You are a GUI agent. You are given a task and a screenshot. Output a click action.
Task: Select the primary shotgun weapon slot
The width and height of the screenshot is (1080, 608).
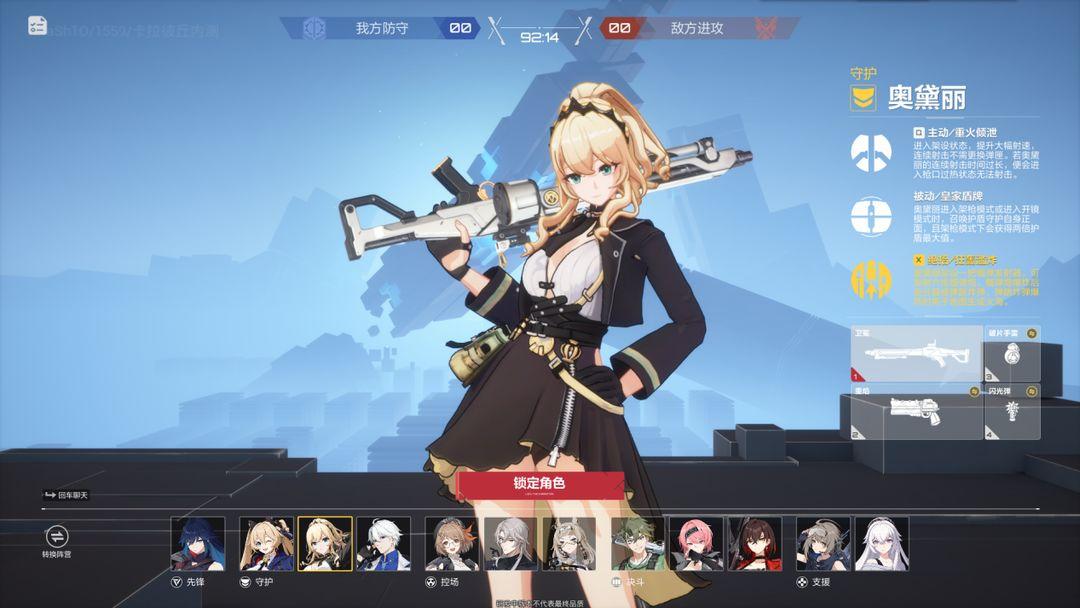coord(916,353)
